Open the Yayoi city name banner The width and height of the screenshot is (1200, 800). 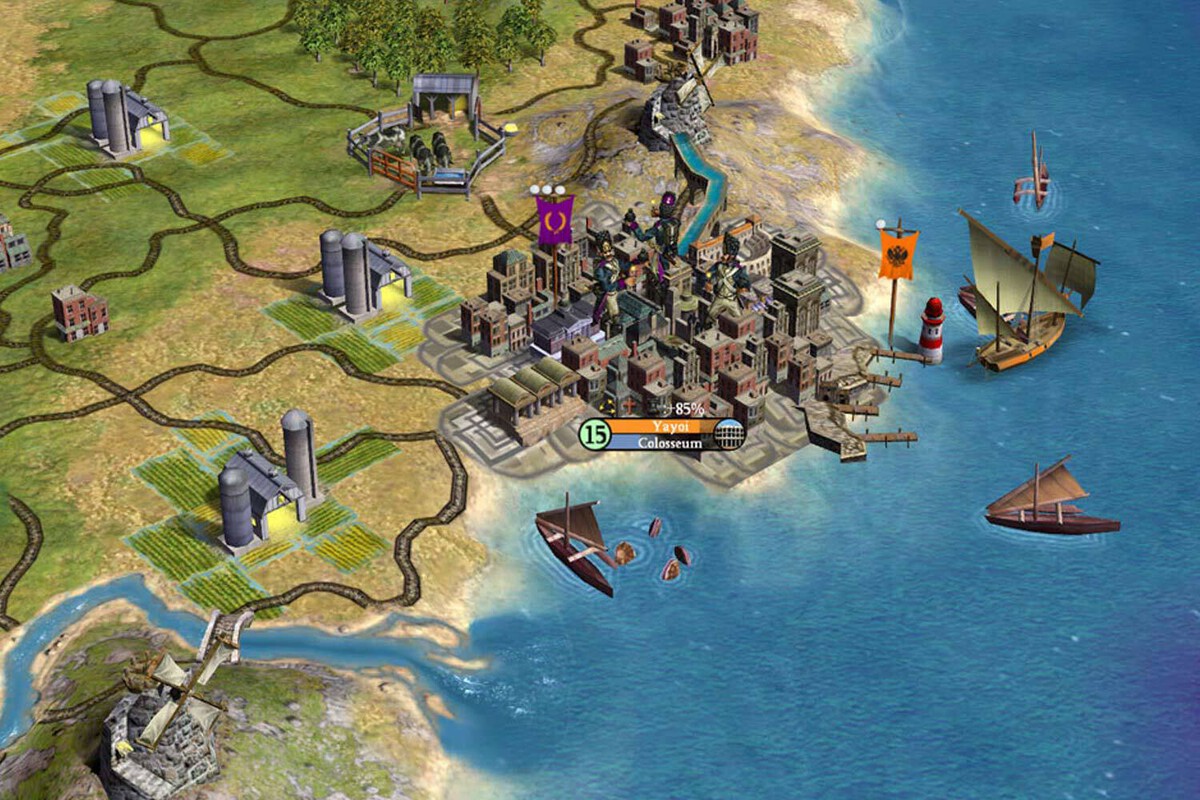[x=662, y=426]
